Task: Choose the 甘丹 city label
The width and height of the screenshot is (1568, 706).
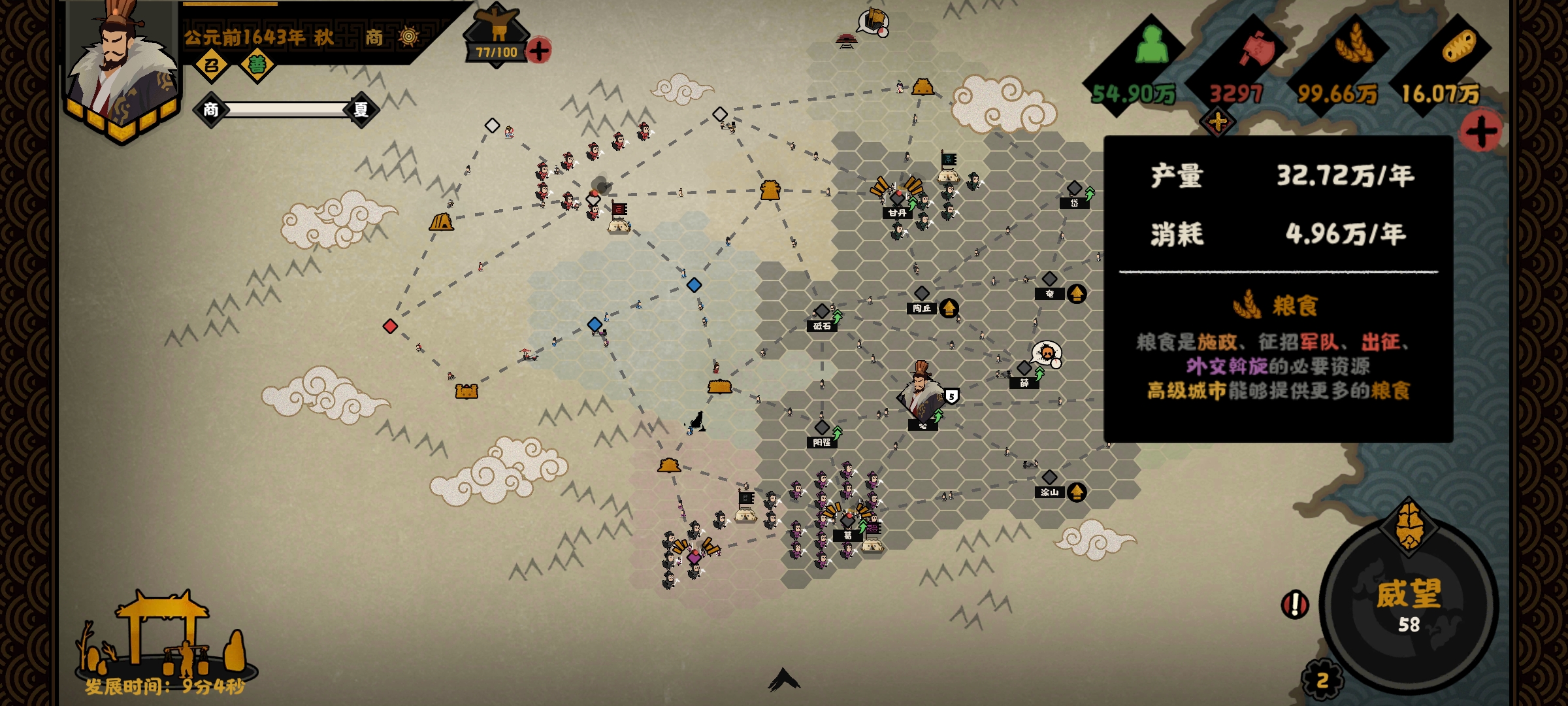Action: tap(897, 212)
